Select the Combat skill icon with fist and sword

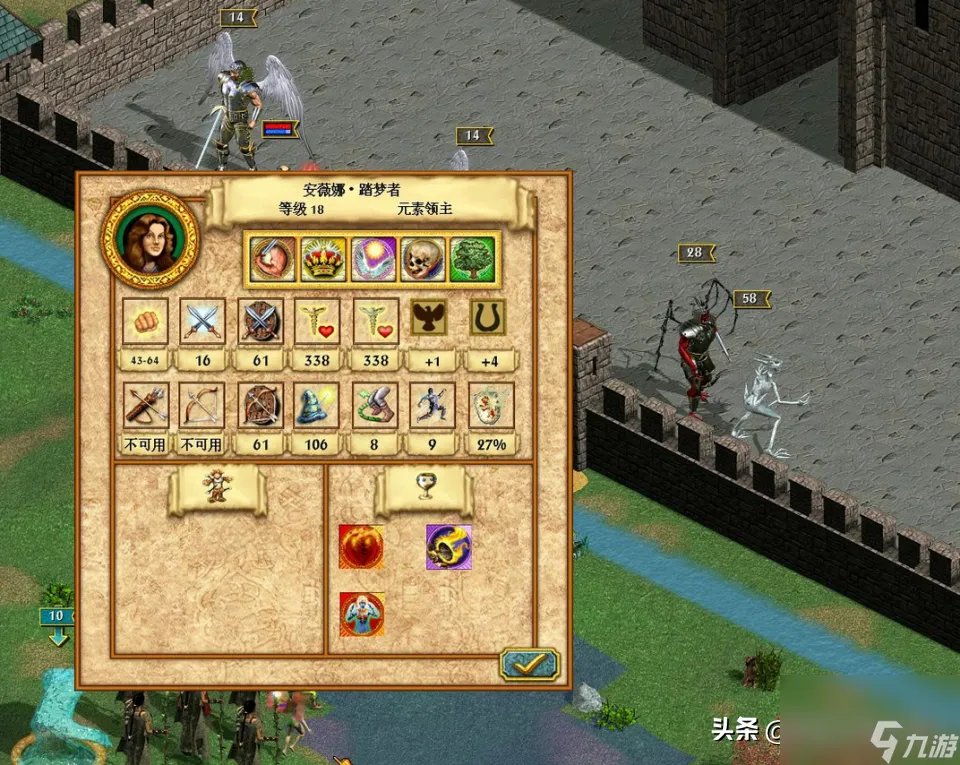pos(273,260)
